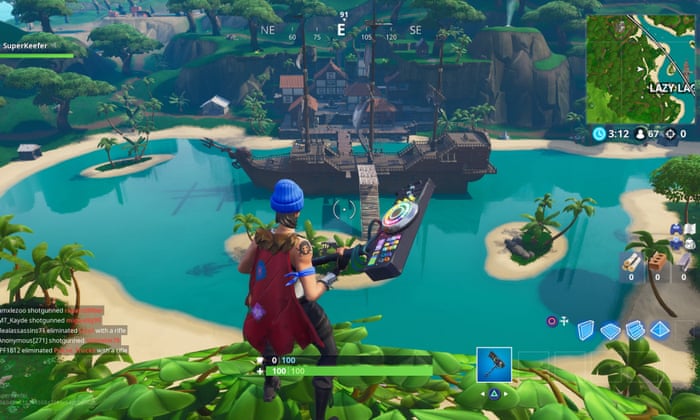The image size is (700, 420).
Task: Select the pickaxe weapon slot
Action: click(x=494, y=364)
